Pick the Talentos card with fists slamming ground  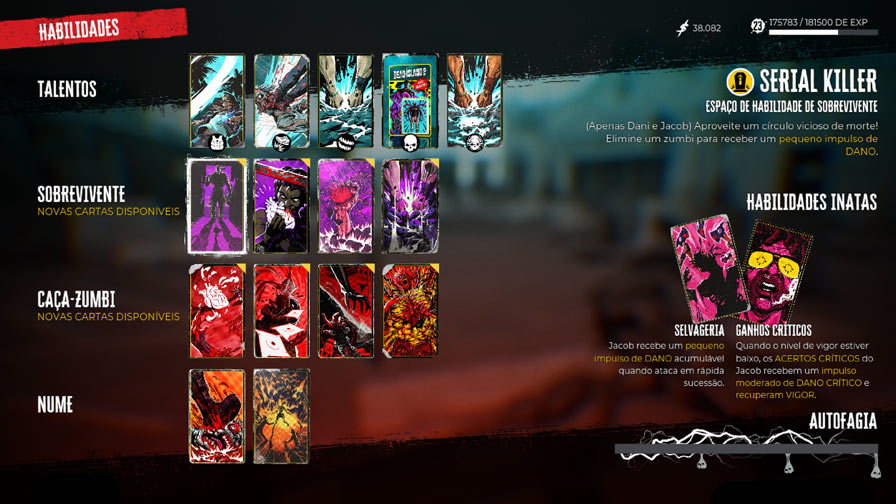click(x=346, y=101)
